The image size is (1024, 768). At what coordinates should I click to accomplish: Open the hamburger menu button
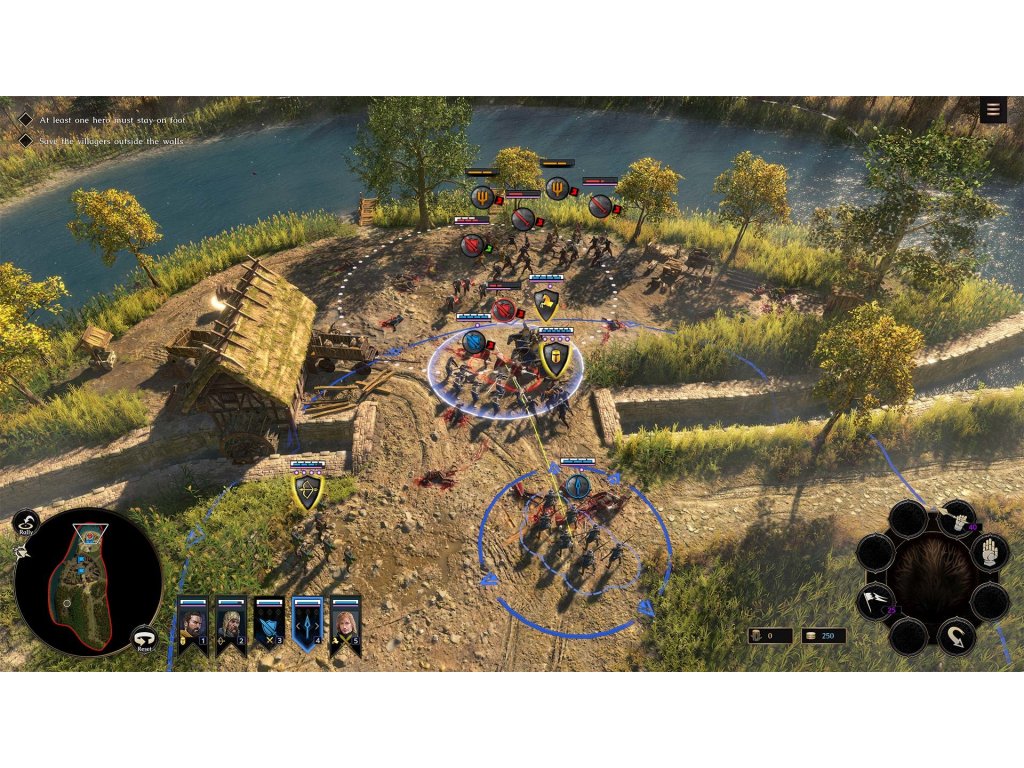click(x=993, y=110)
